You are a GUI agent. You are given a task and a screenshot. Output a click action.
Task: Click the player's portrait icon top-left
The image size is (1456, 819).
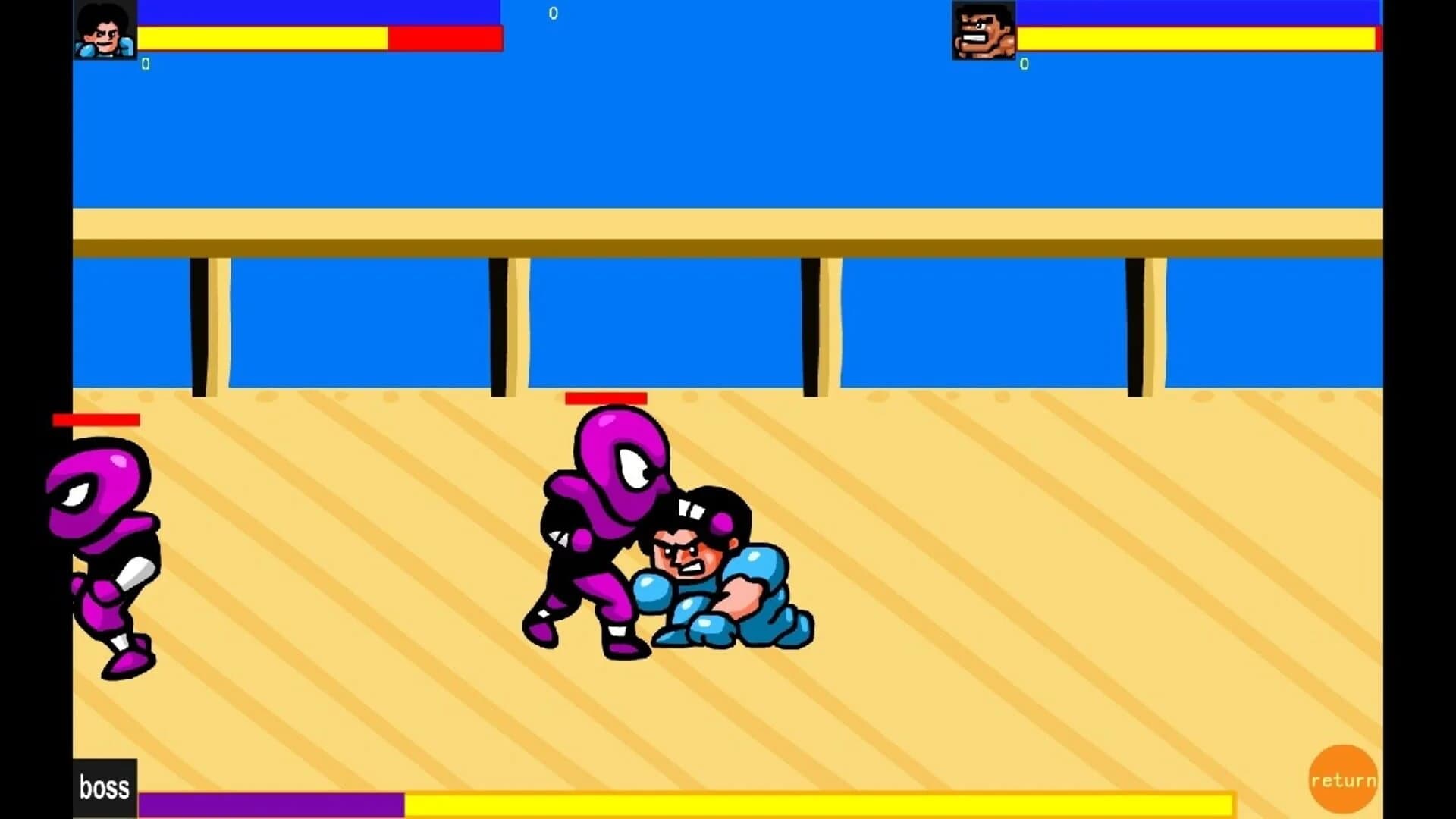[105, 30]
